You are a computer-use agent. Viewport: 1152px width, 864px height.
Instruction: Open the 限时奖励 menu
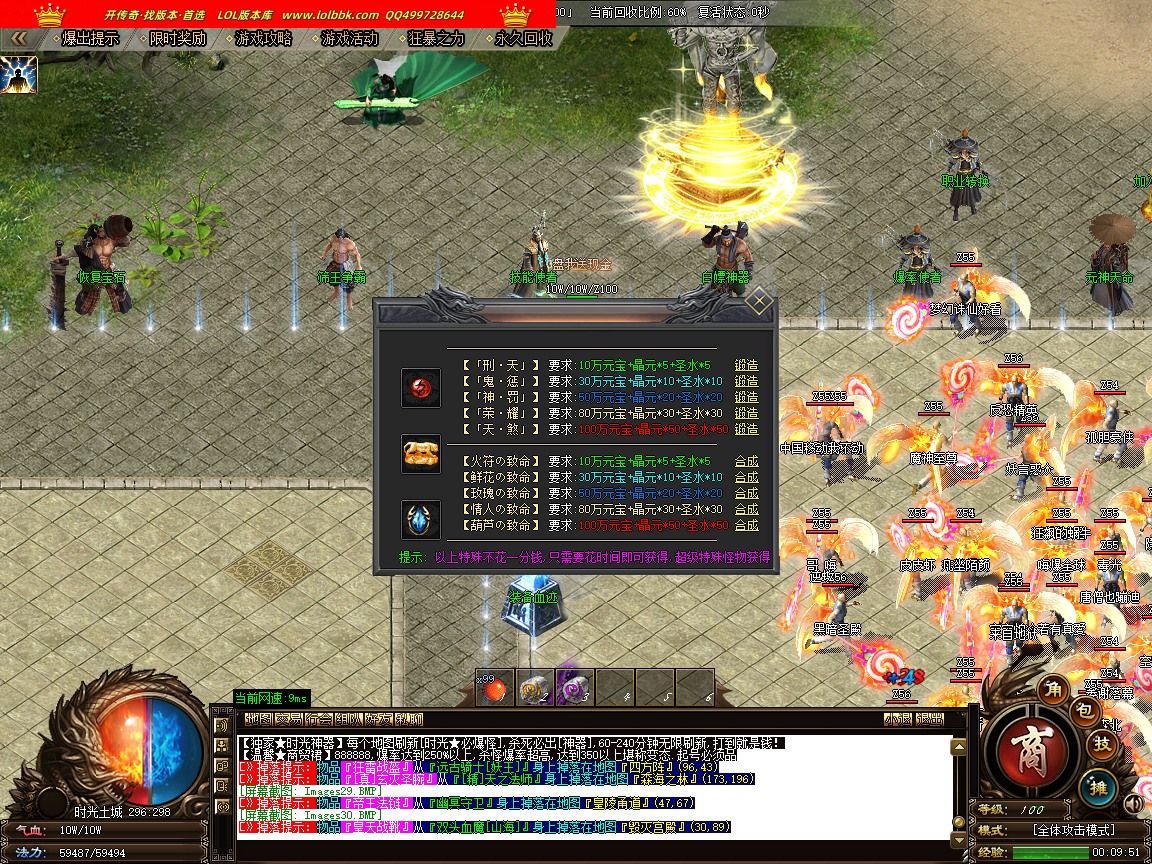tap(177, 39)
